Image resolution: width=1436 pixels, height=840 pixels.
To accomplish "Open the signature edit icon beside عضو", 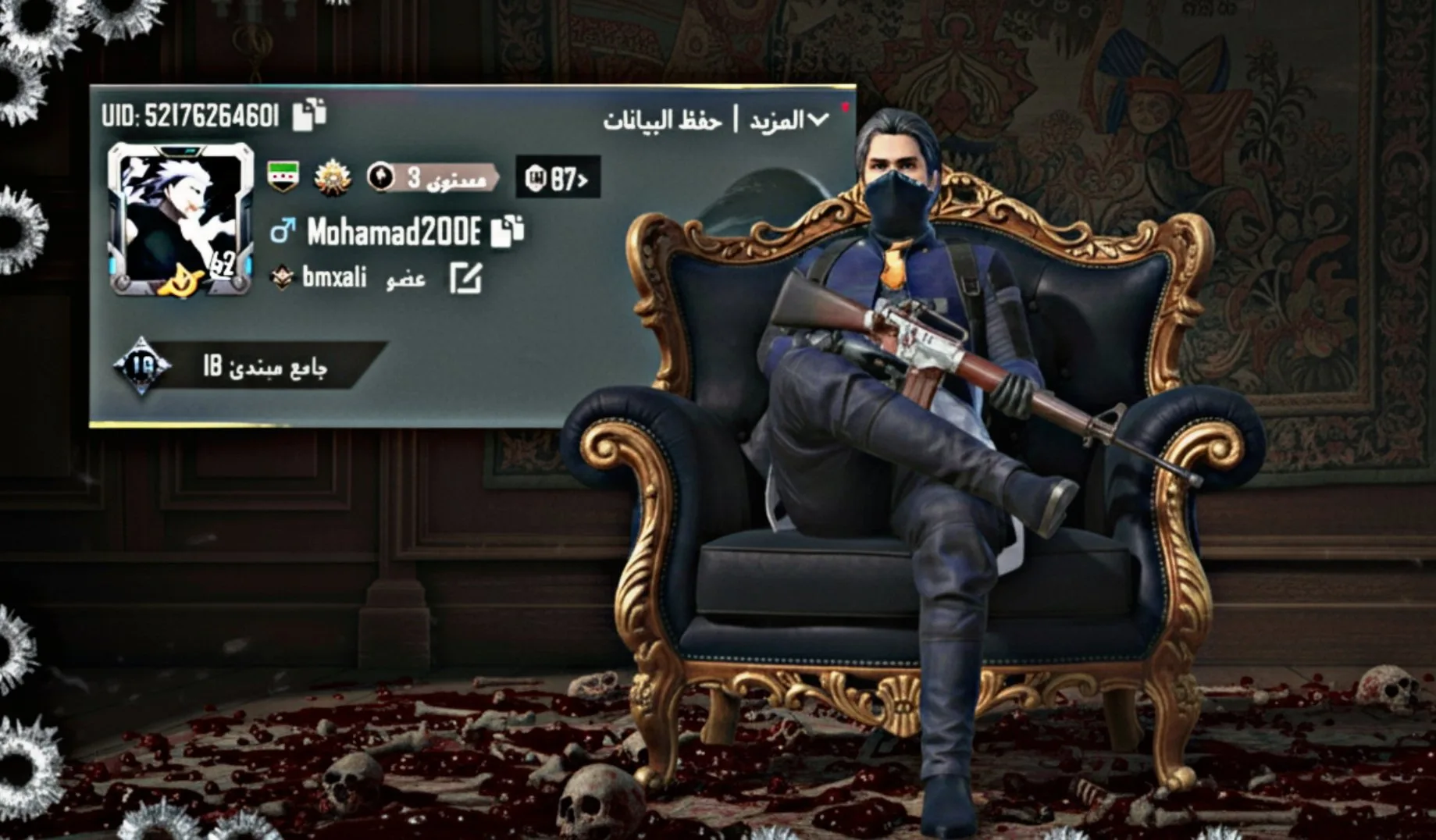I will 465,279.
